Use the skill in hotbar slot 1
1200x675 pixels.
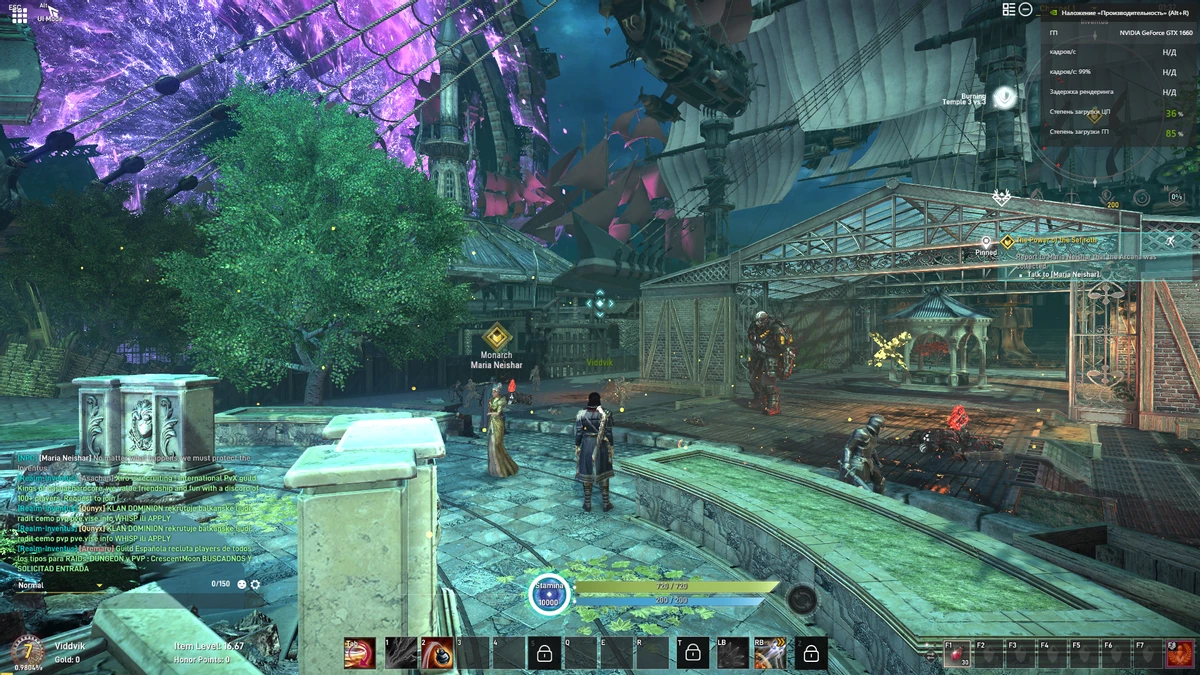tap(401, 653)
